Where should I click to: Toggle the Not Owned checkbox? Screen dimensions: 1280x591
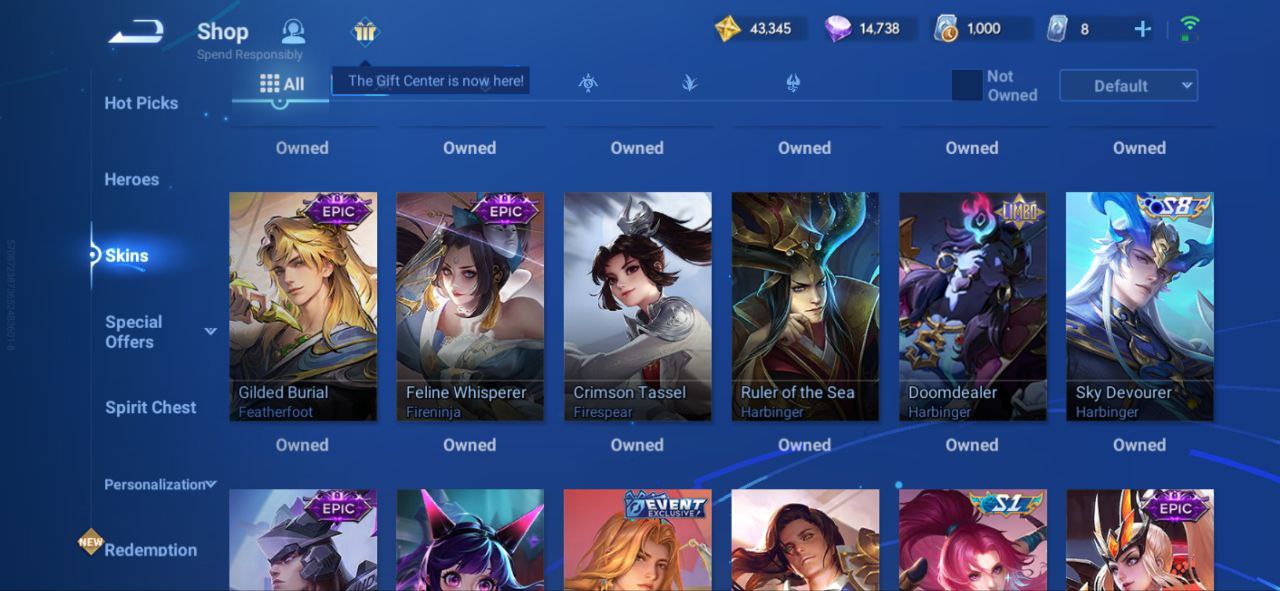click(967, 86)
